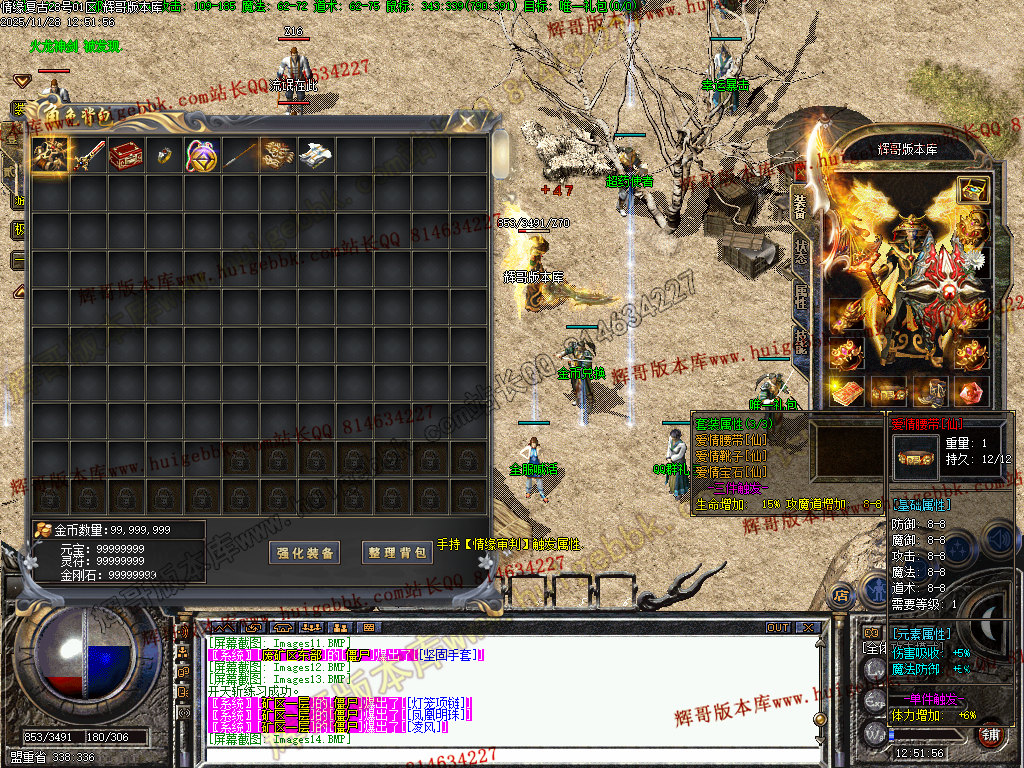Switch to the 技能 skills tab
The height and width of the screenshot is (768, 1024).
(801, 338)
